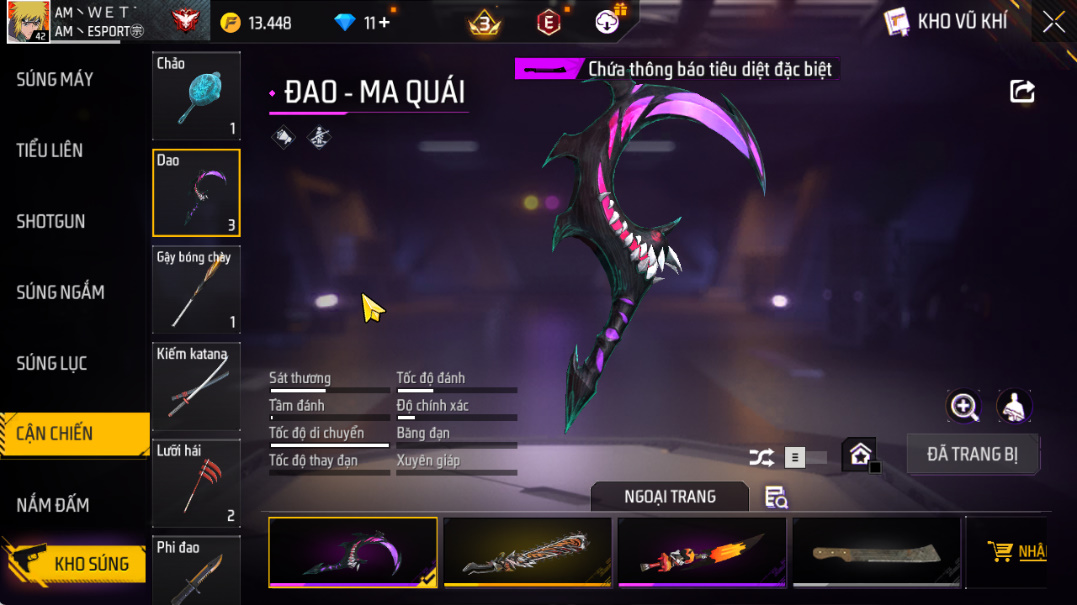
Task: Select the Súng Lục category
Action: pyautogui.click(x=52, y=363)
